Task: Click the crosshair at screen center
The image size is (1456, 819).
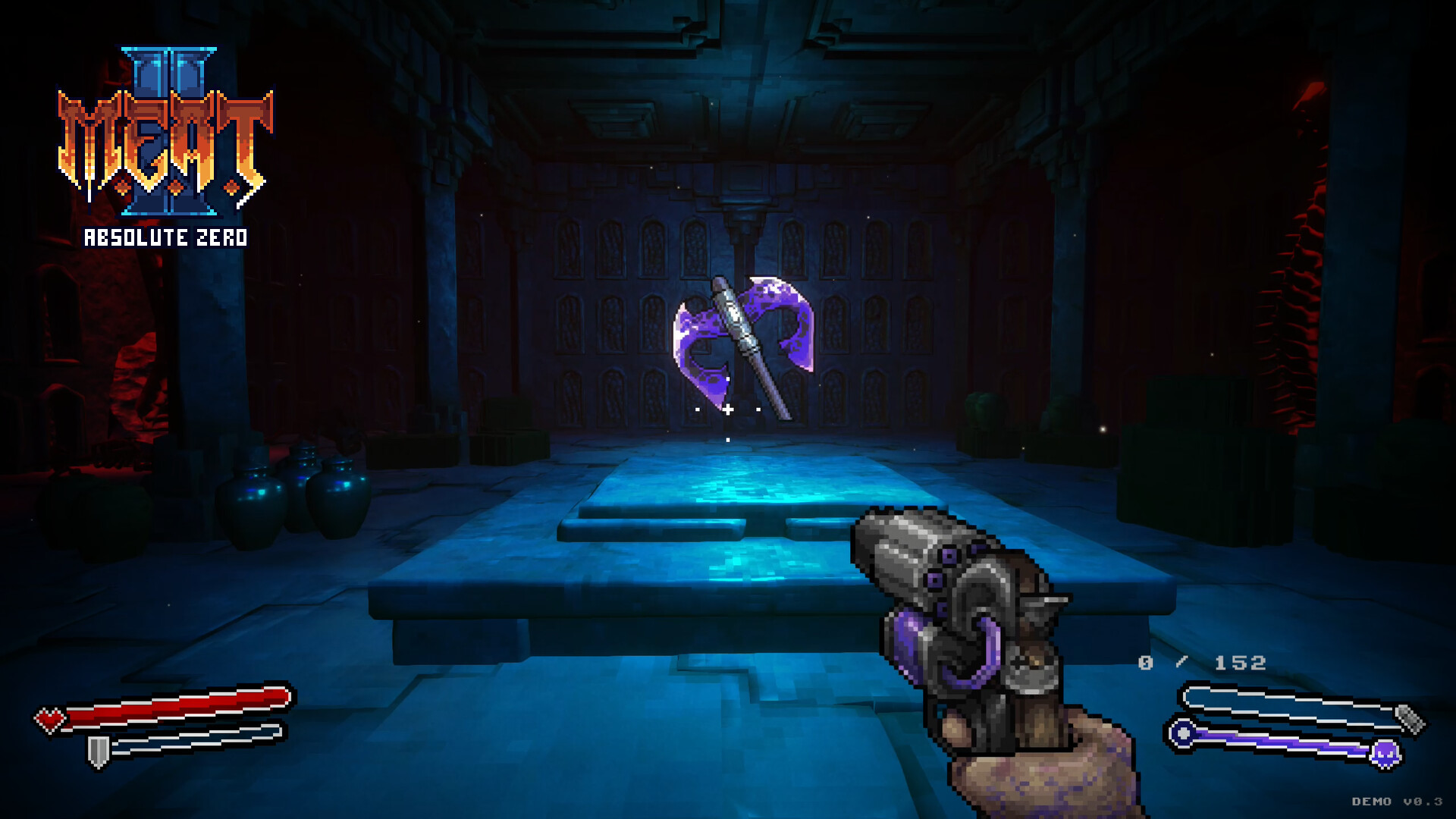Action: pyautogui.click(x=726, y=409)
